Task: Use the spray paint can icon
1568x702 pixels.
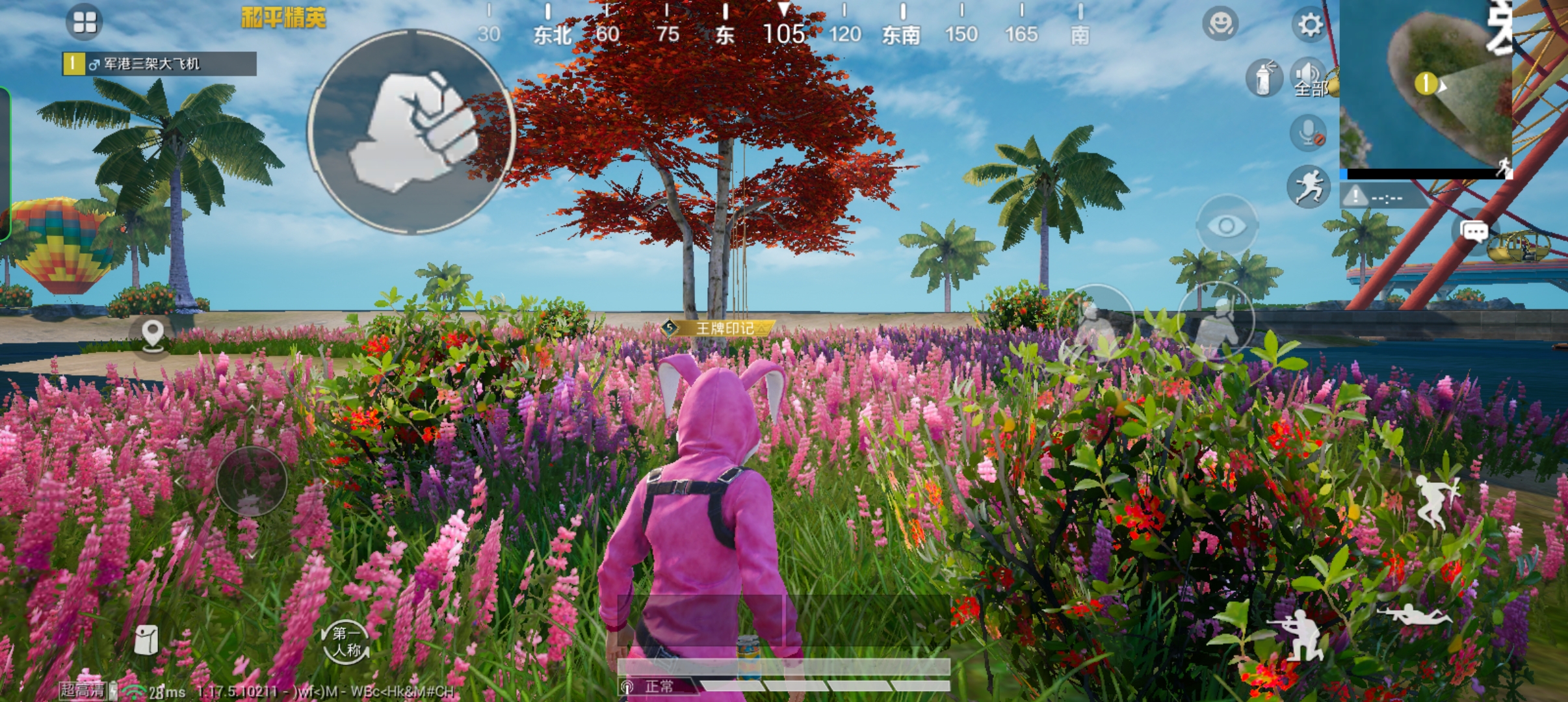Action: click(x=1263, y=79)
